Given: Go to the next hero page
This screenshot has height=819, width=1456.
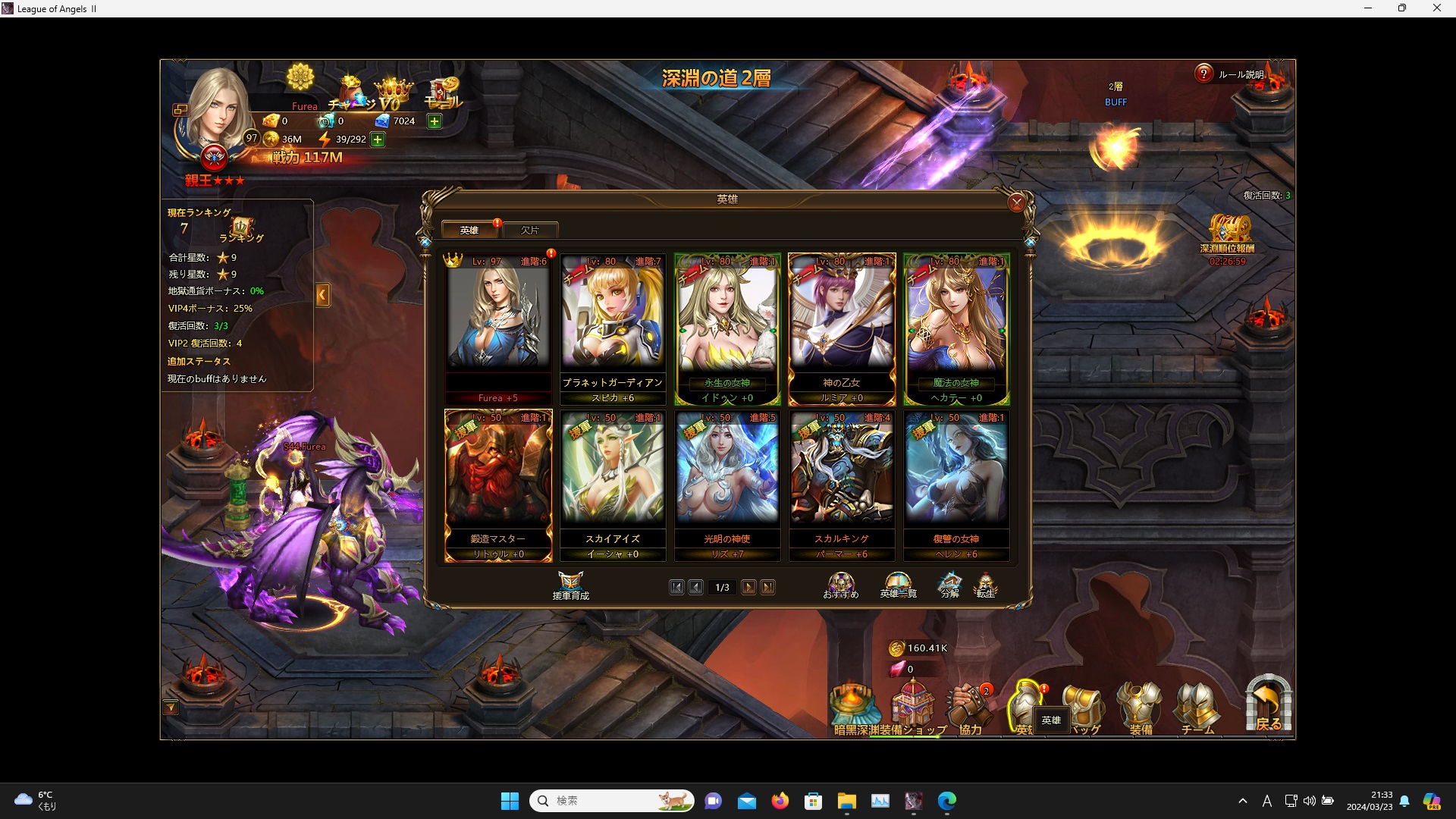Looking at the screenshot, I should [749, 587].
